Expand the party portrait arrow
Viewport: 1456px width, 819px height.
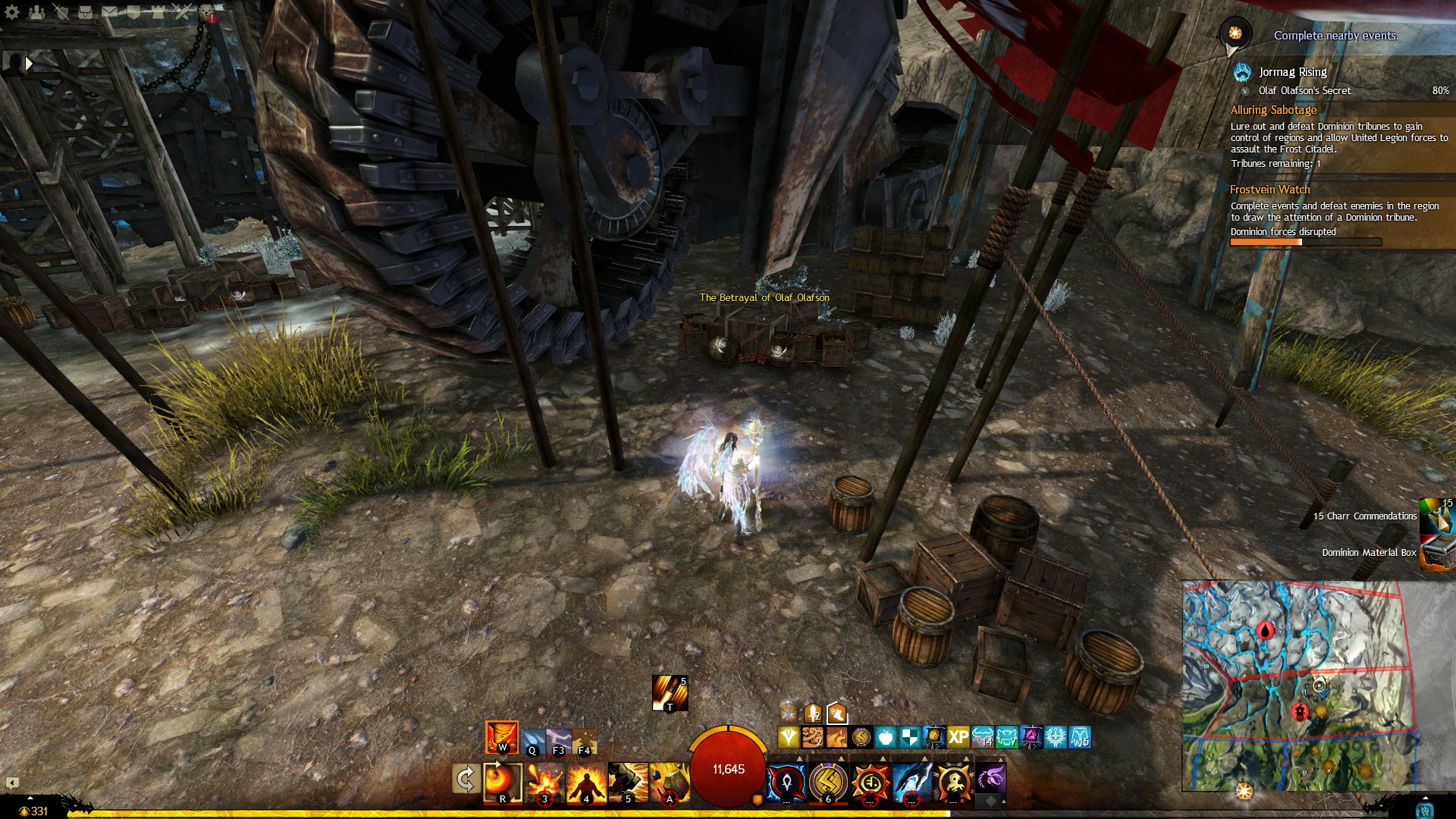(x=29, y=64)
